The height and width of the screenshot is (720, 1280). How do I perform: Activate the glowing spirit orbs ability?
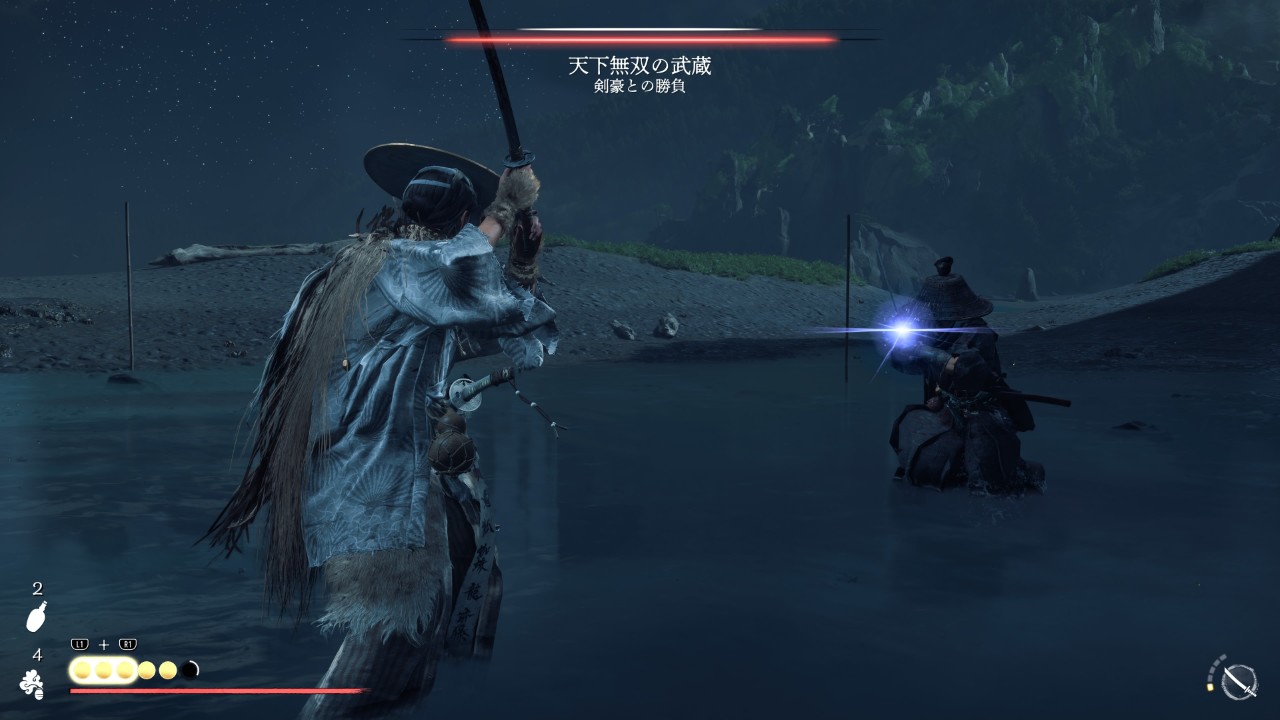pos(103,670)
